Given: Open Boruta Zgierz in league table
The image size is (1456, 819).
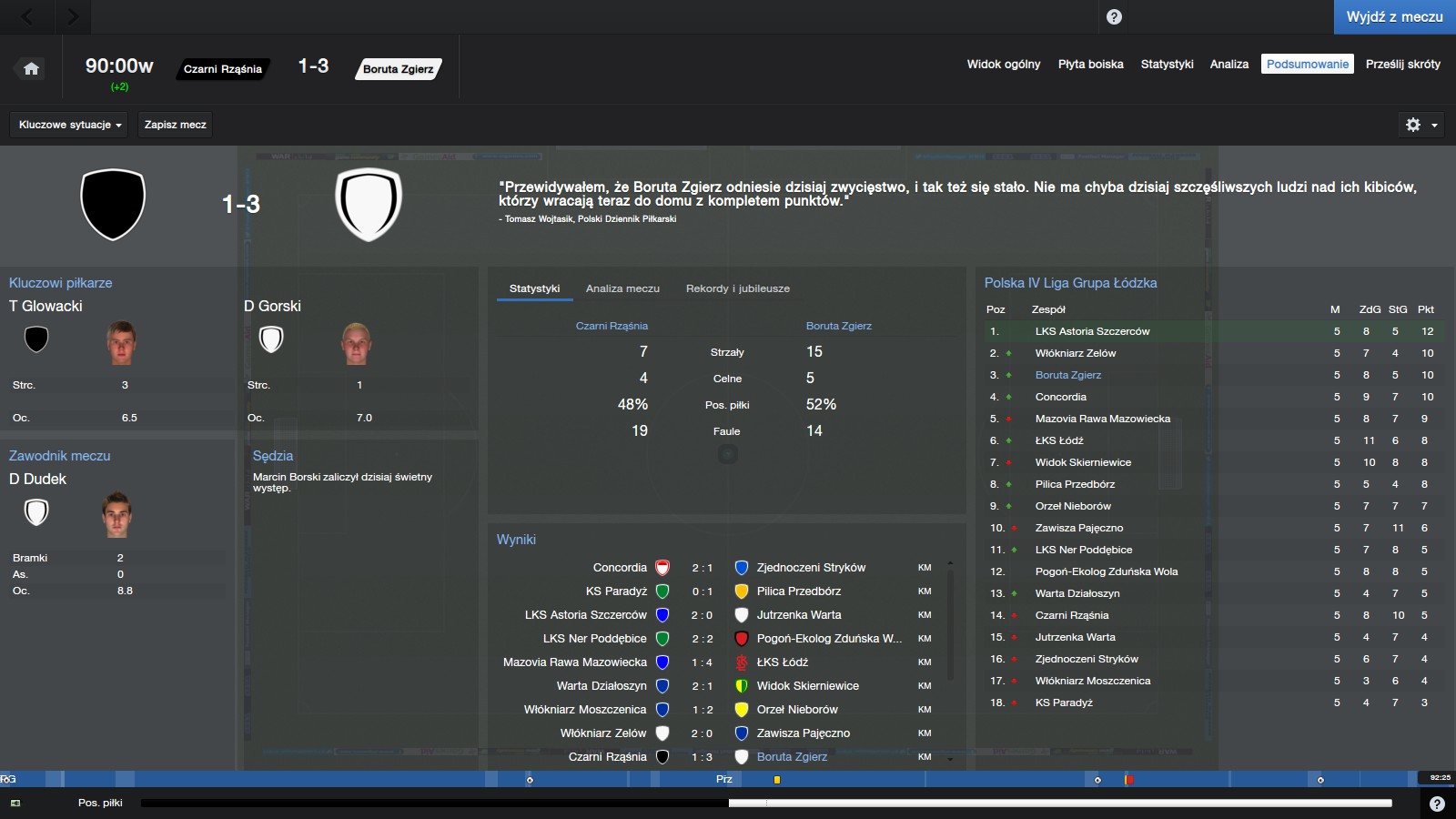Looking at the screenshot, I should [1067, 375].
